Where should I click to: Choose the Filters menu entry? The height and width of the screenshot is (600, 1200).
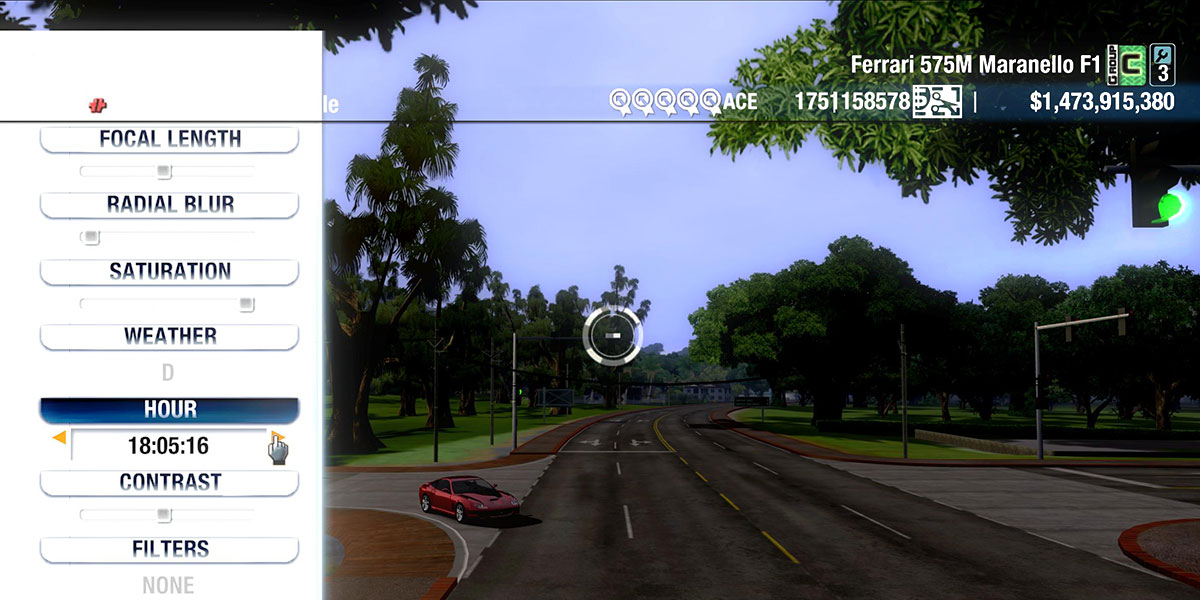(x=169, y=549)
